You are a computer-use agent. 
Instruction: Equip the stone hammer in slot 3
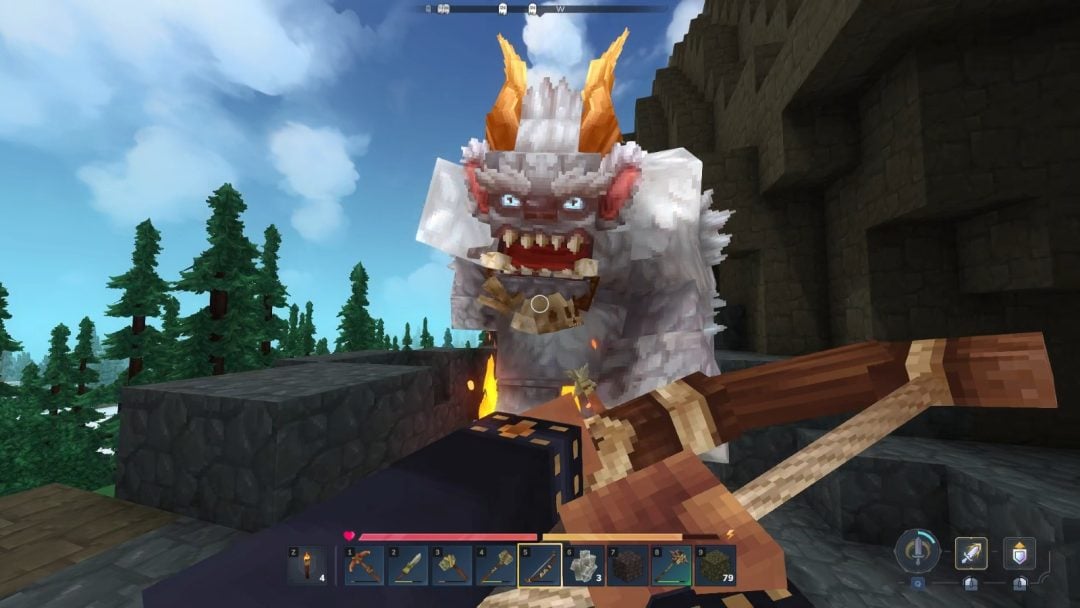451,566
